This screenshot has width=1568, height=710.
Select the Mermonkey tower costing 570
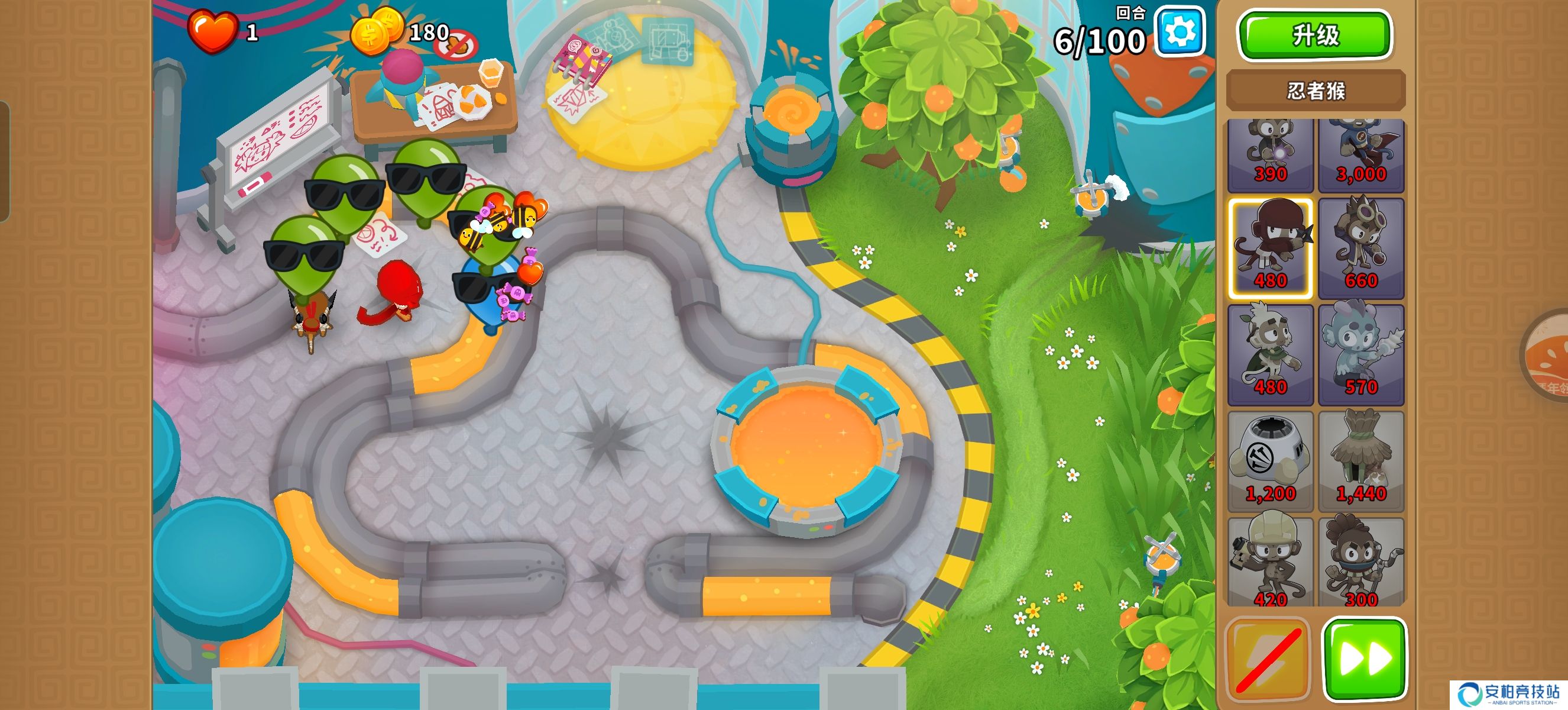[x=1361, y=354]
